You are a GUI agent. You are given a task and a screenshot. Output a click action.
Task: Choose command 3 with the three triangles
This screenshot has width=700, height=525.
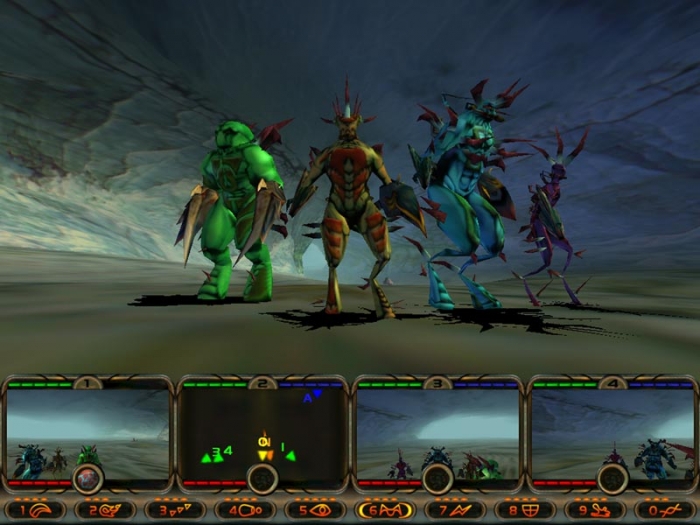(x=175, y=509)
